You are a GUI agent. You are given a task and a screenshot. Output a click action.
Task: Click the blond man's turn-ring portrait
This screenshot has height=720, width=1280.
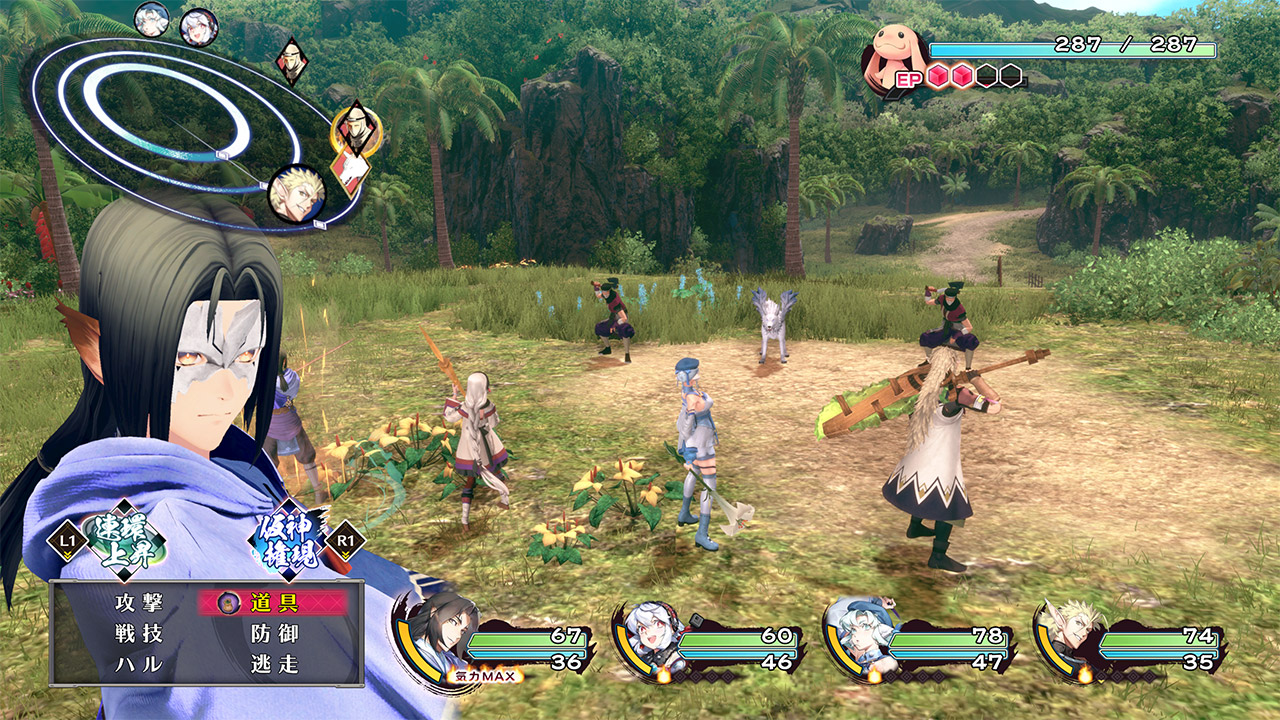[297, 193]
